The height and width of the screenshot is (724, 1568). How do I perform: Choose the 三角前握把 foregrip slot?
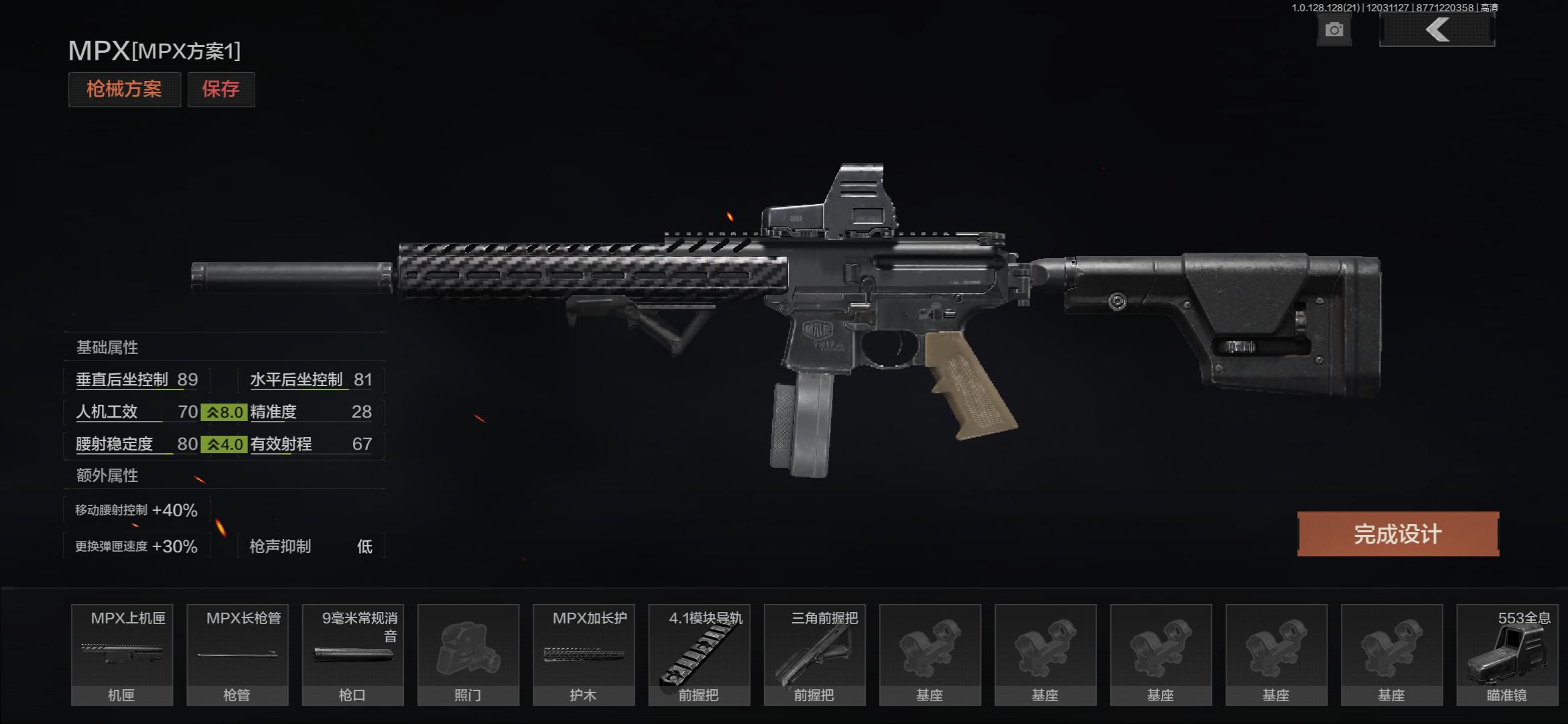point(814,654)
